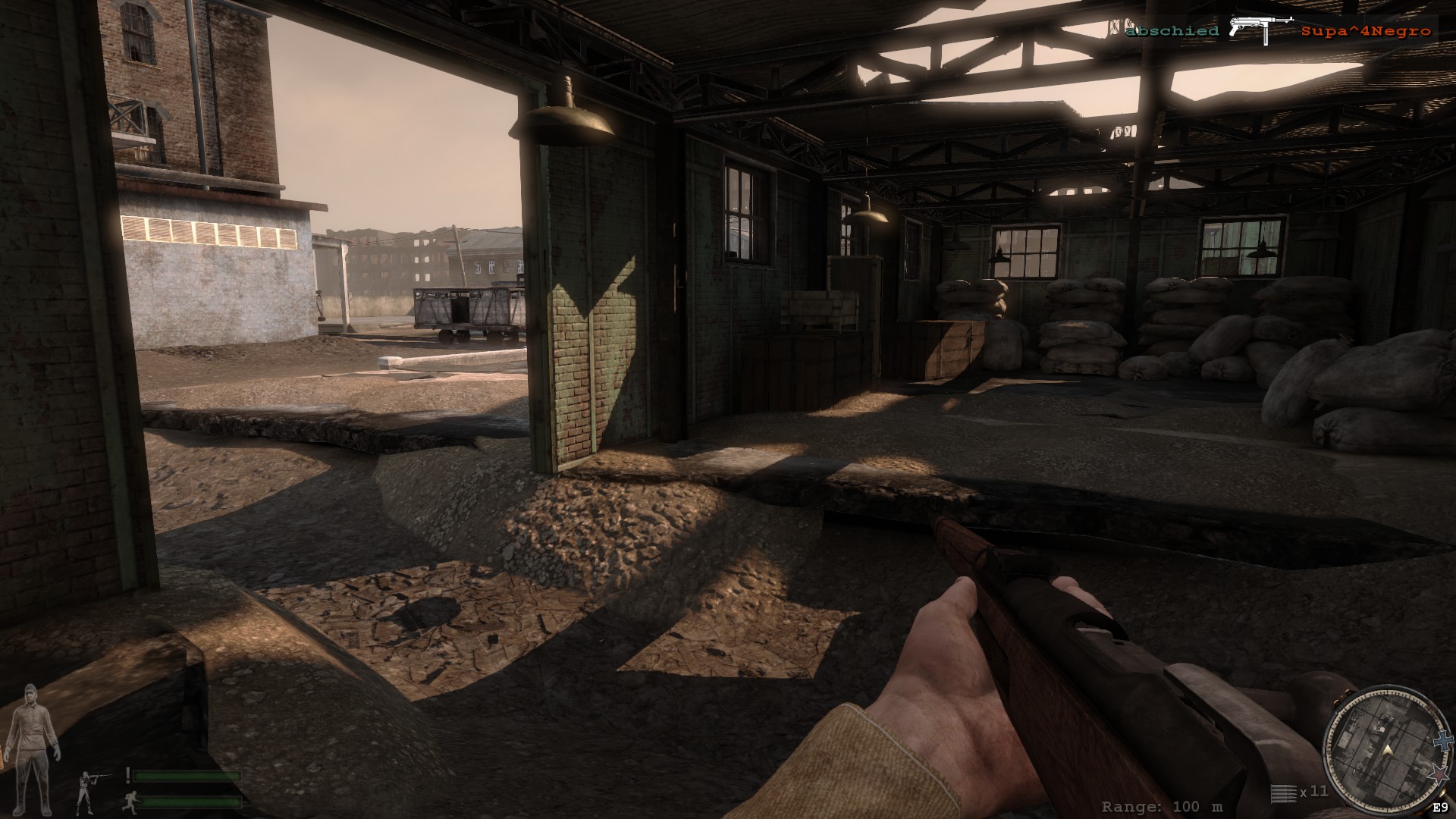Screen dimensions: 1456x819
Task: Select the blue iron cross marker on the minimap
Action: (1442, 740)
